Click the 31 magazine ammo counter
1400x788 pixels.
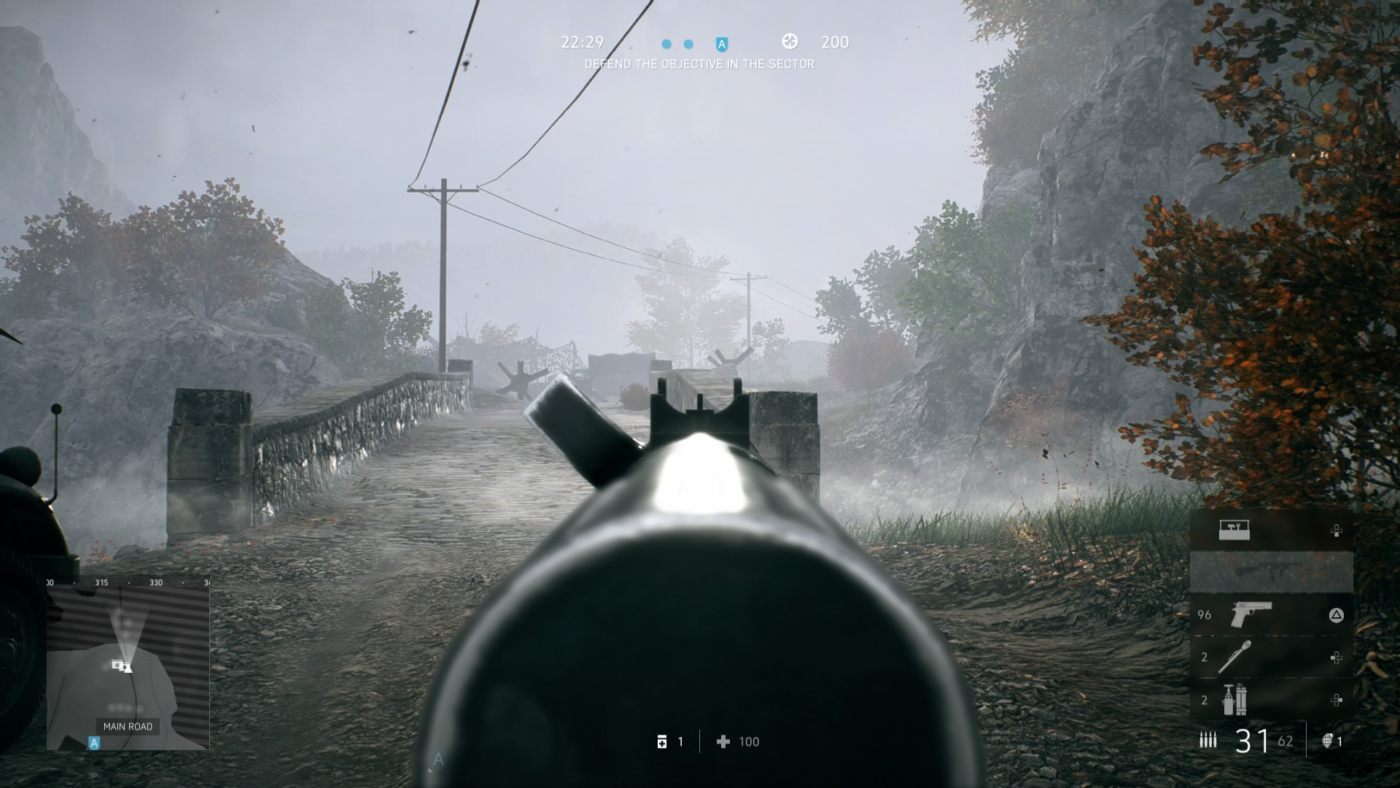(x=1251, y=739)
